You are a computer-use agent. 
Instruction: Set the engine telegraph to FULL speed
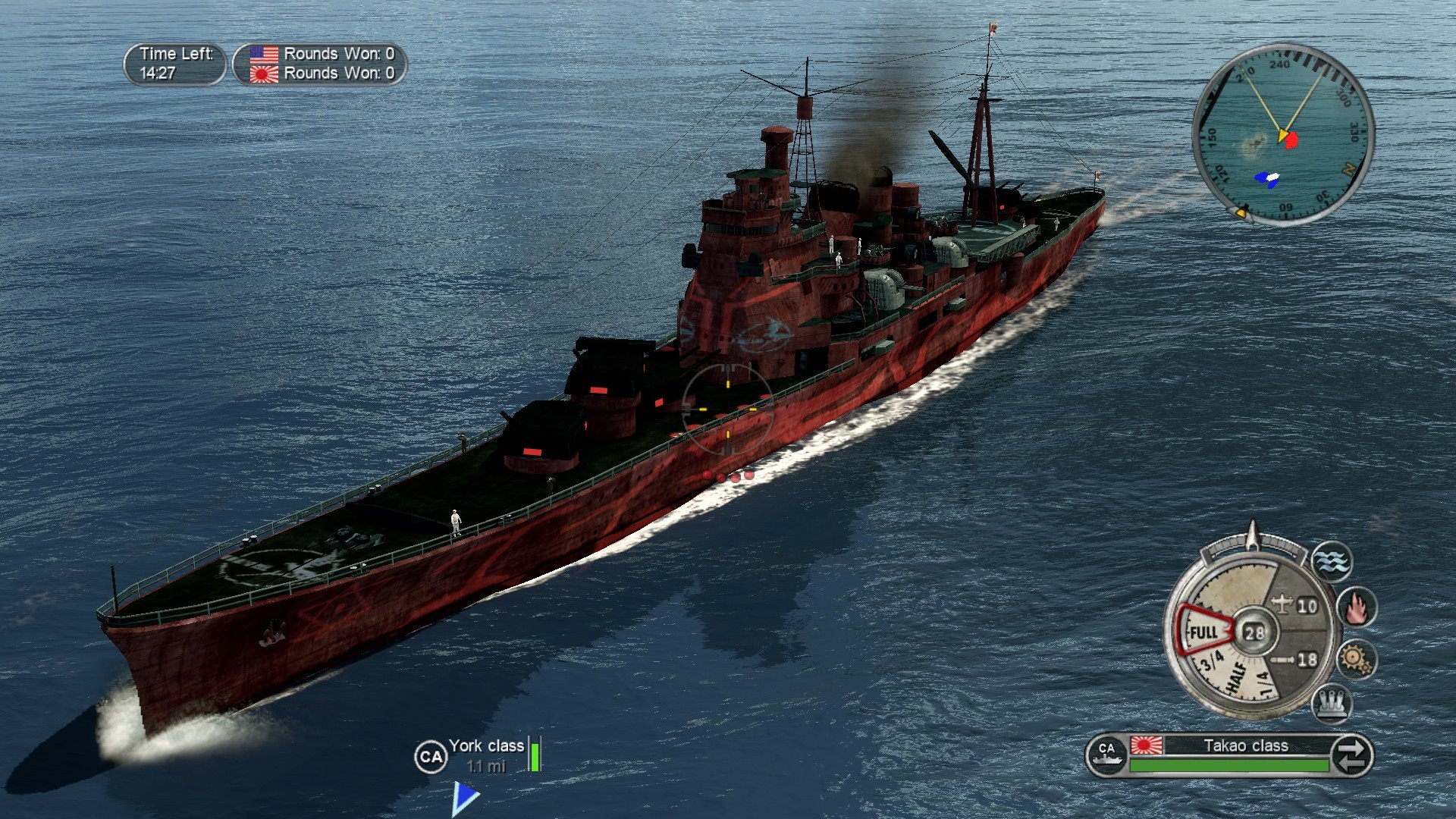[x=1204, y=632]
